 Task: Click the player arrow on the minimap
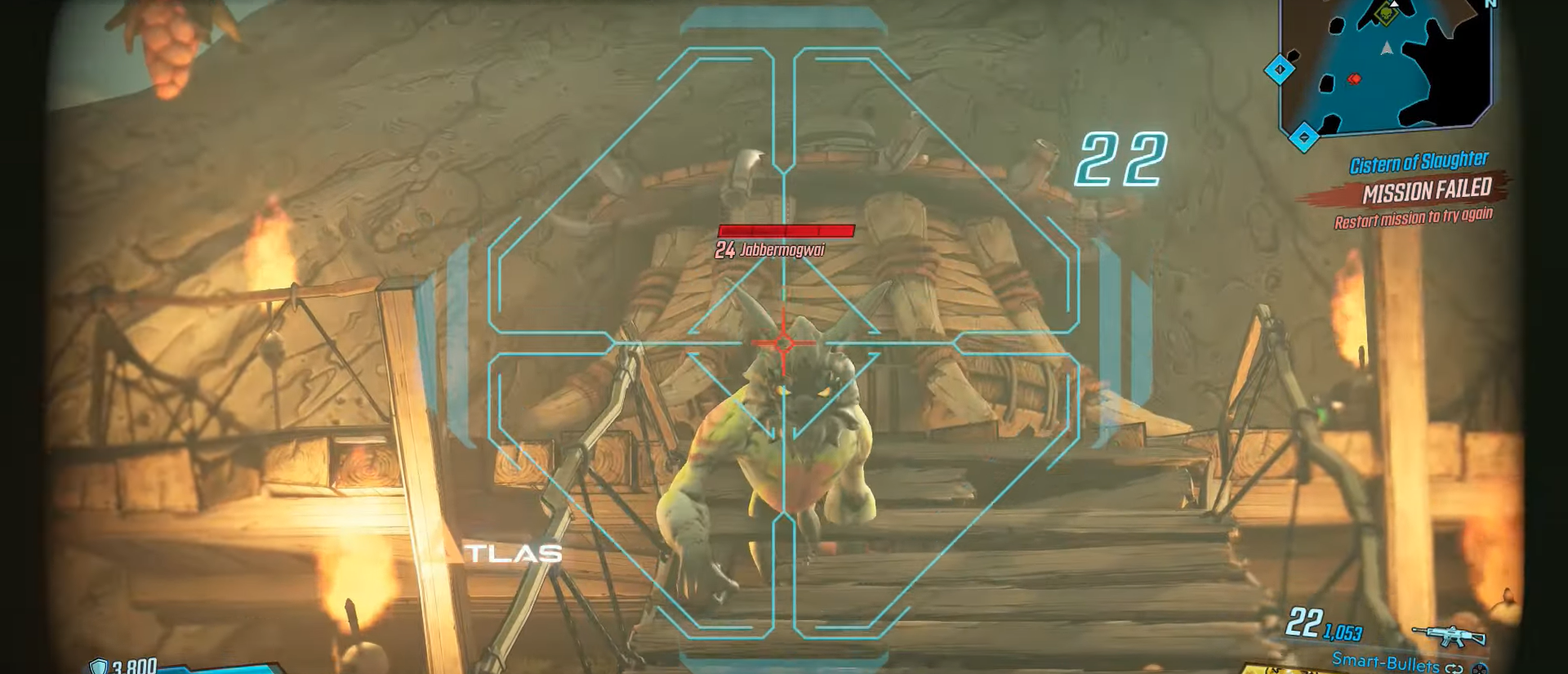tap(1386, 49)
